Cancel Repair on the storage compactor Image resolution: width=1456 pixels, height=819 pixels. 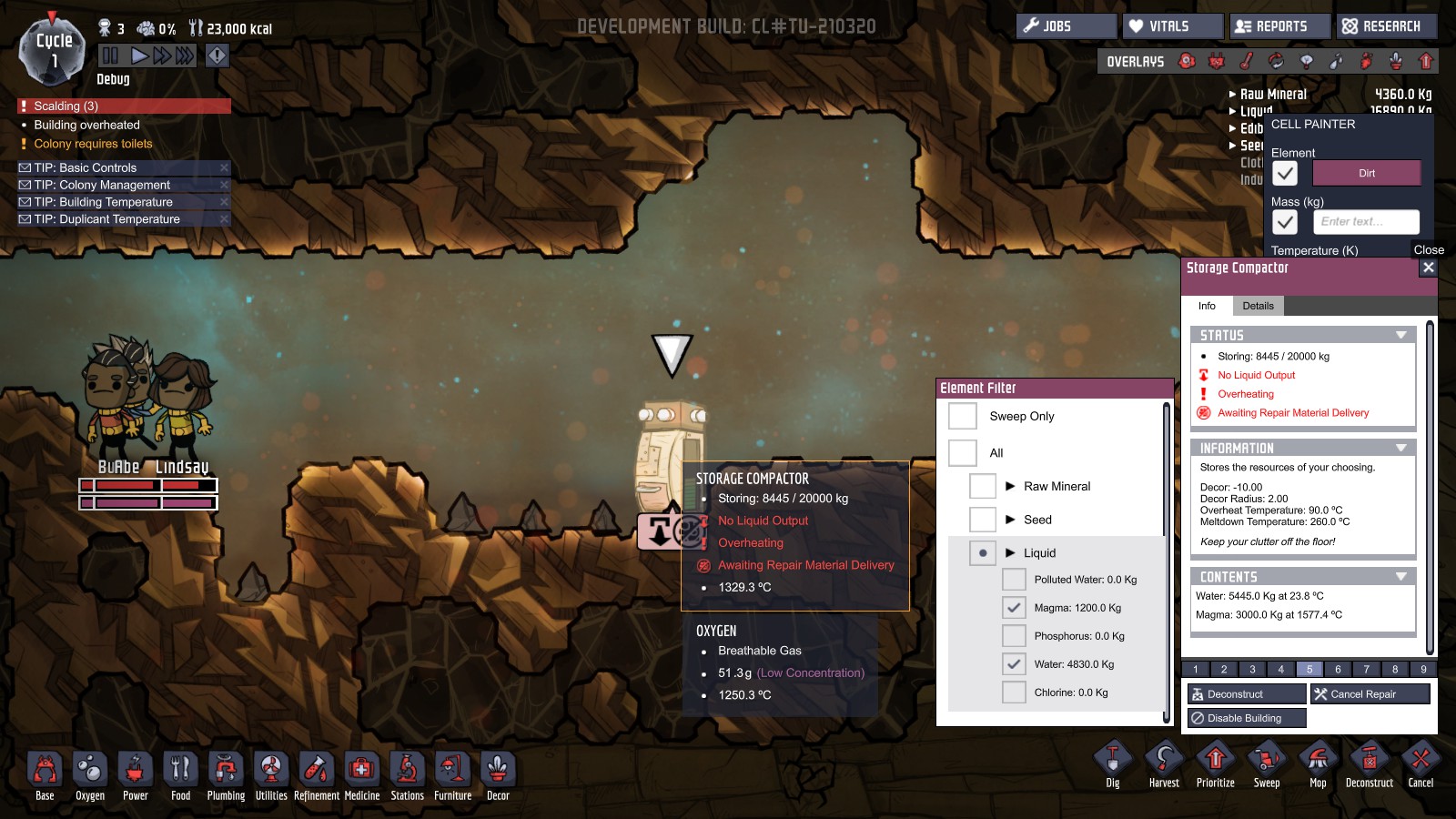pyautogui.click(x=1370, y=694)
